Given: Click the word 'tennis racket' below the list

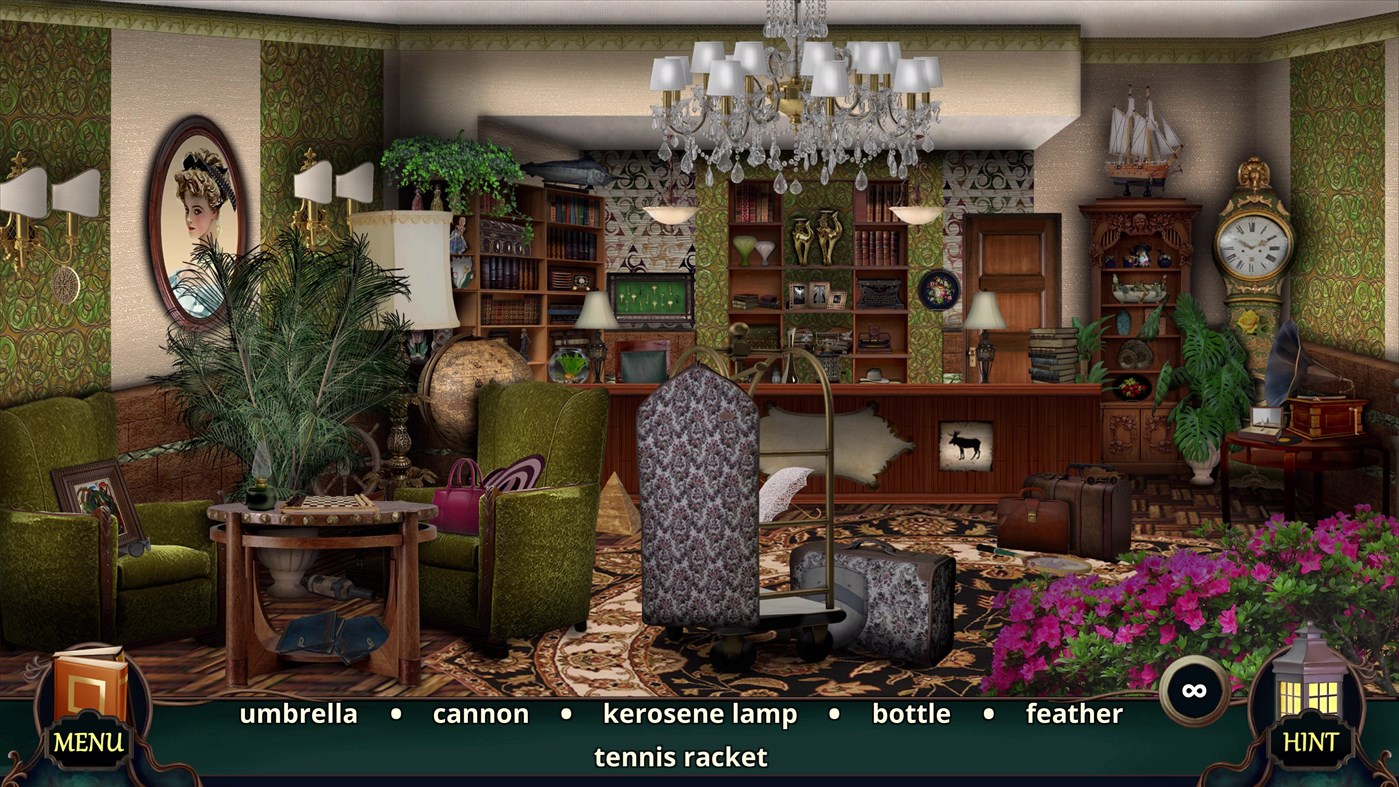Looking at the screenshot, I should click(679, 757).
